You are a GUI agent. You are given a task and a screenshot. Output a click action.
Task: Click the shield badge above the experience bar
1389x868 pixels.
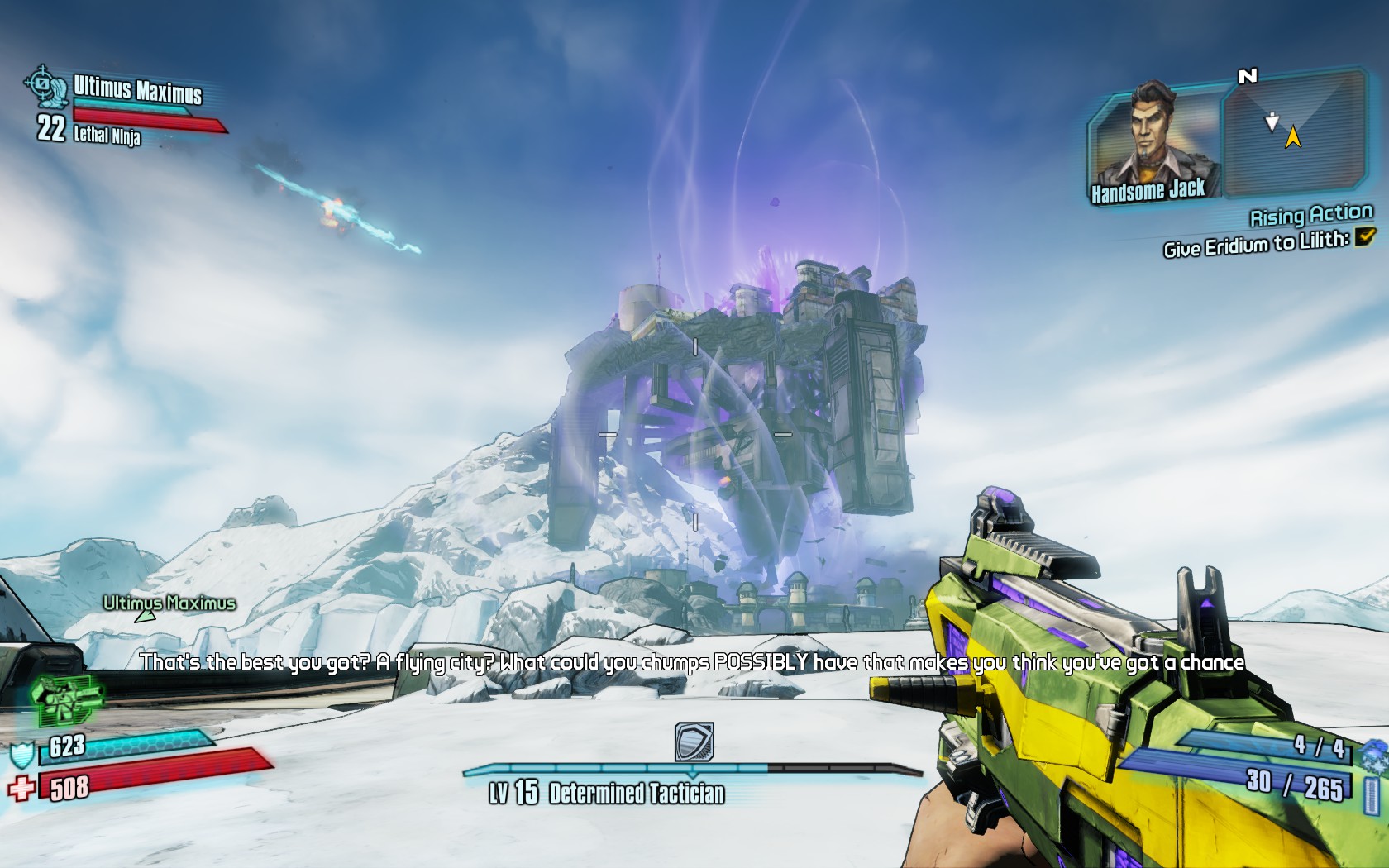point(694,742)
